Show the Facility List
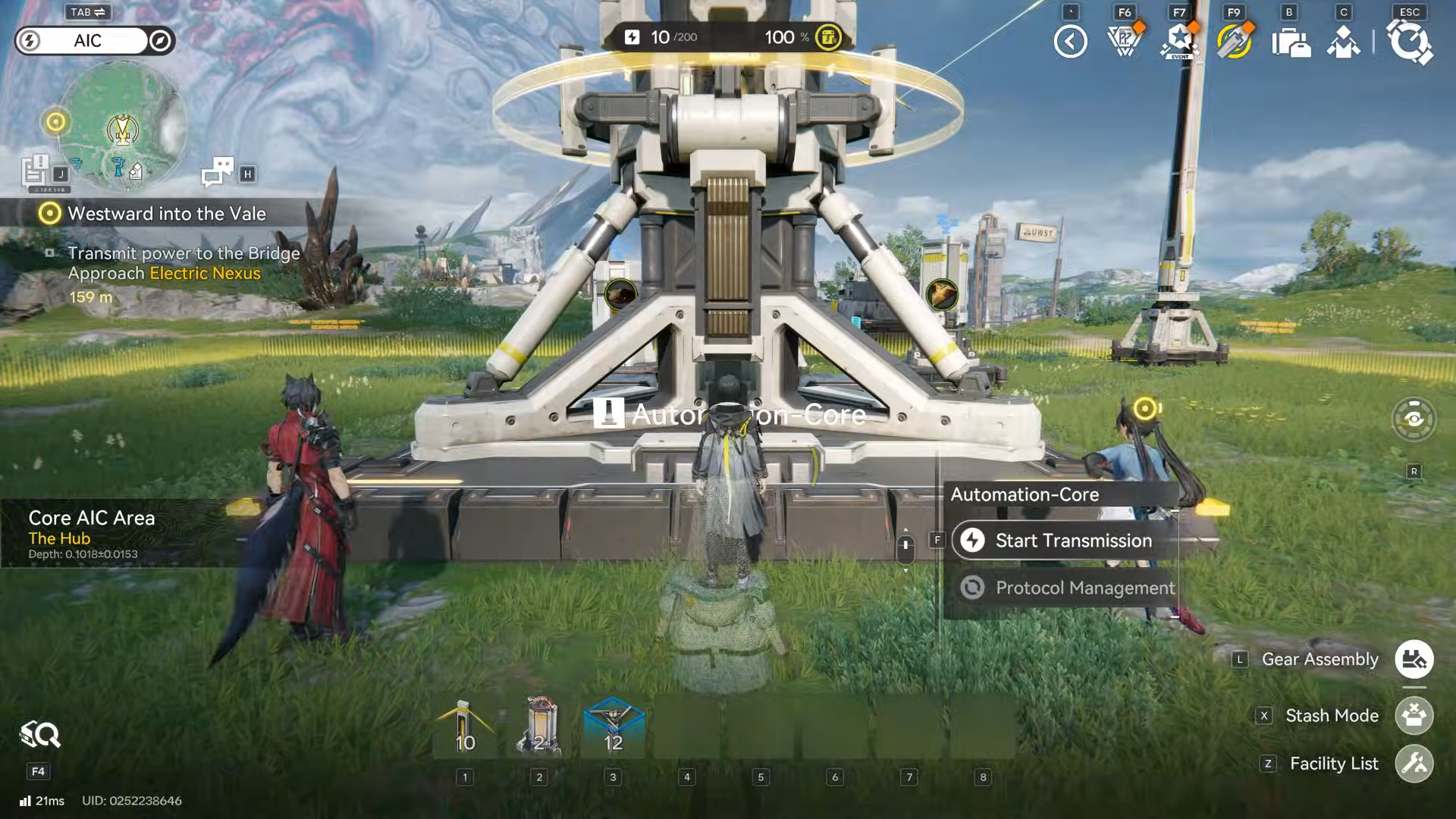This screenshot has height=819, width=1456. [x=1414, y=764]
